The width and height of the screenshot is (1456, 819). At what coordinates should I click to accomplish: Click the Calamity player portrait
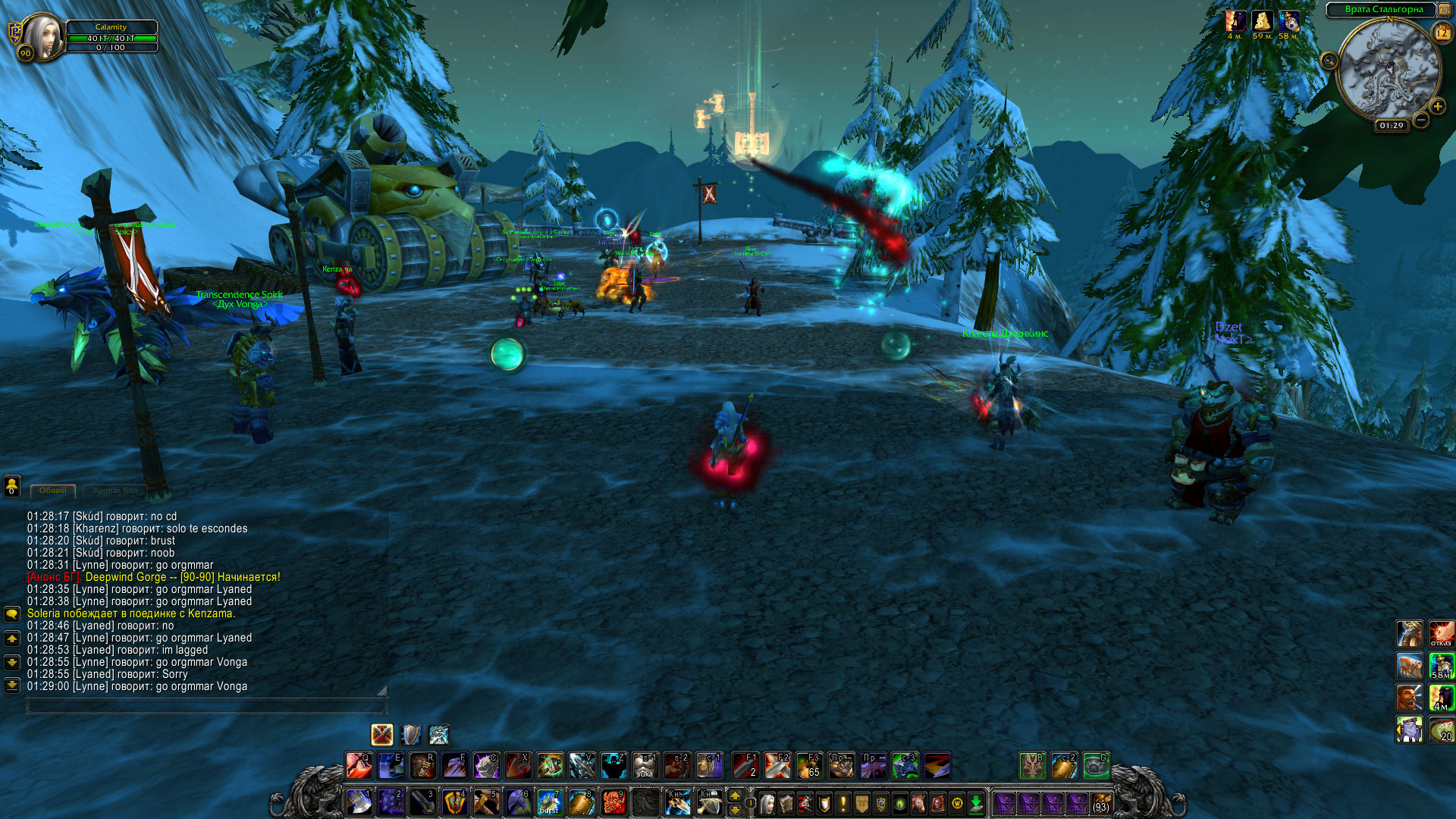pos(42,36)
